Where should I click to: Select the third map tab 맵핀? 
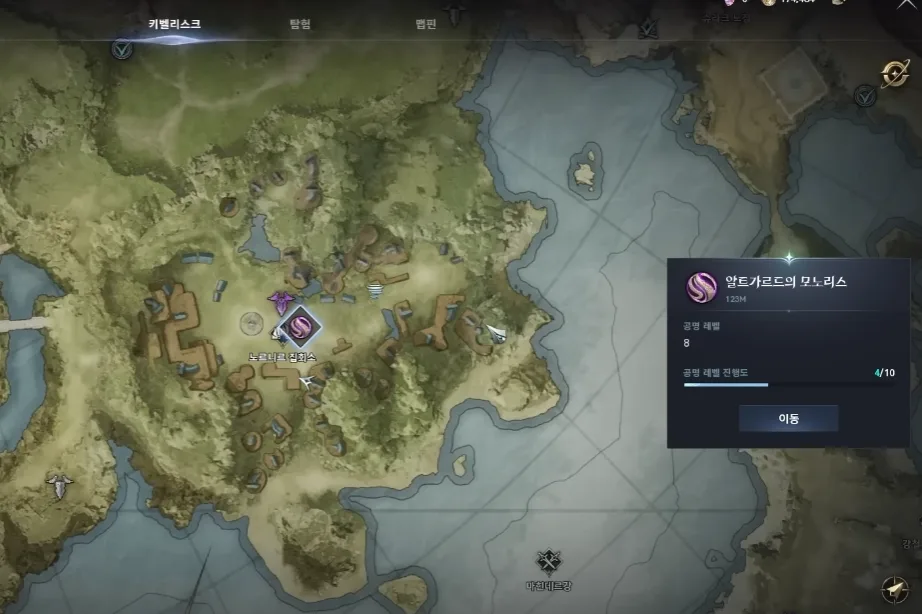point(425,24)
